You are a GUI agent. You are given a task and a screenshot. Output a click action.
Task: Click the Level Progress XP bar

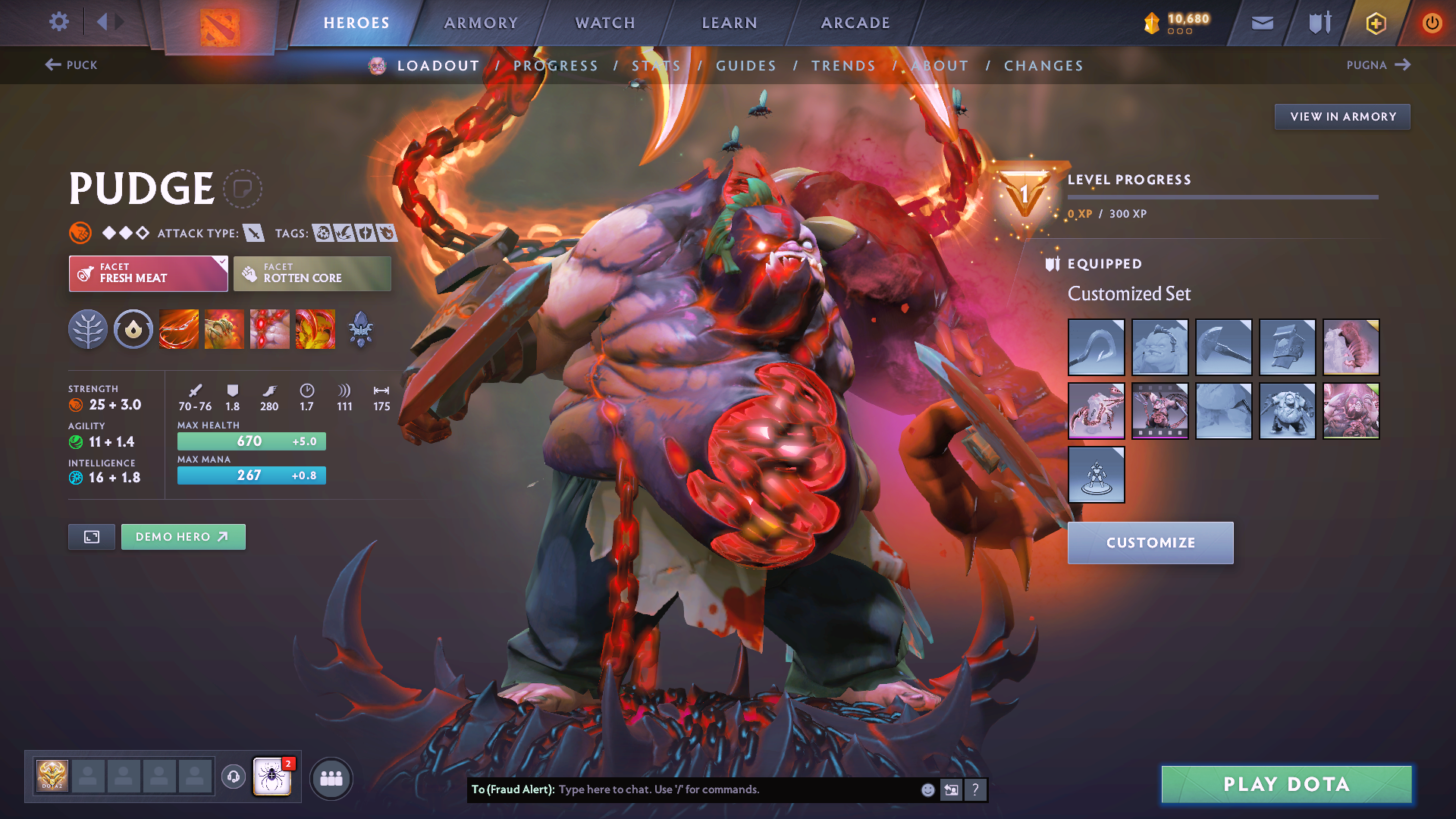coord(1224,197)
